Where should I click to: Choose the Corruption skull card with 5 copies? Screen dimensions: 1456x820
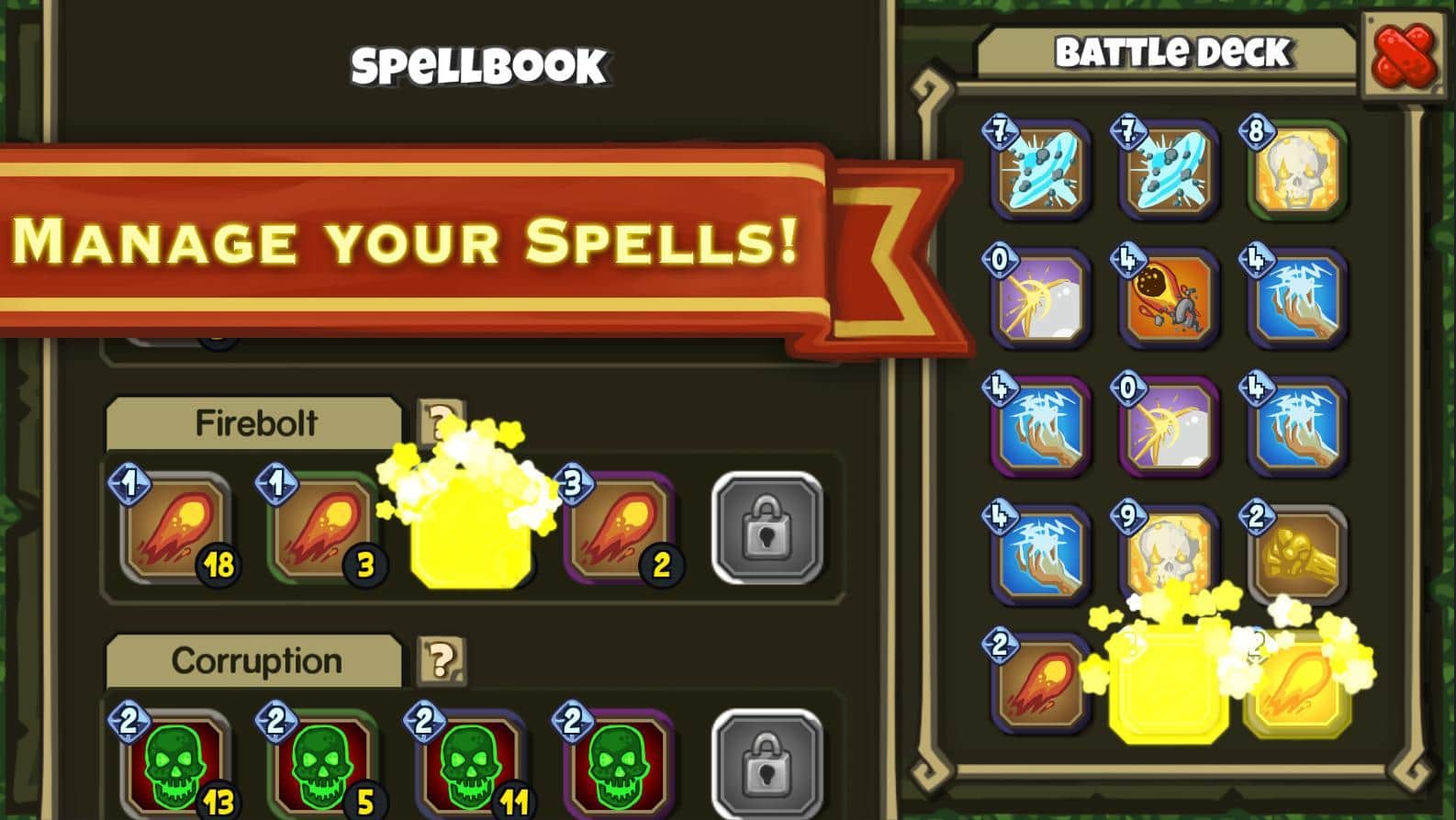click(x=324, y=764)
